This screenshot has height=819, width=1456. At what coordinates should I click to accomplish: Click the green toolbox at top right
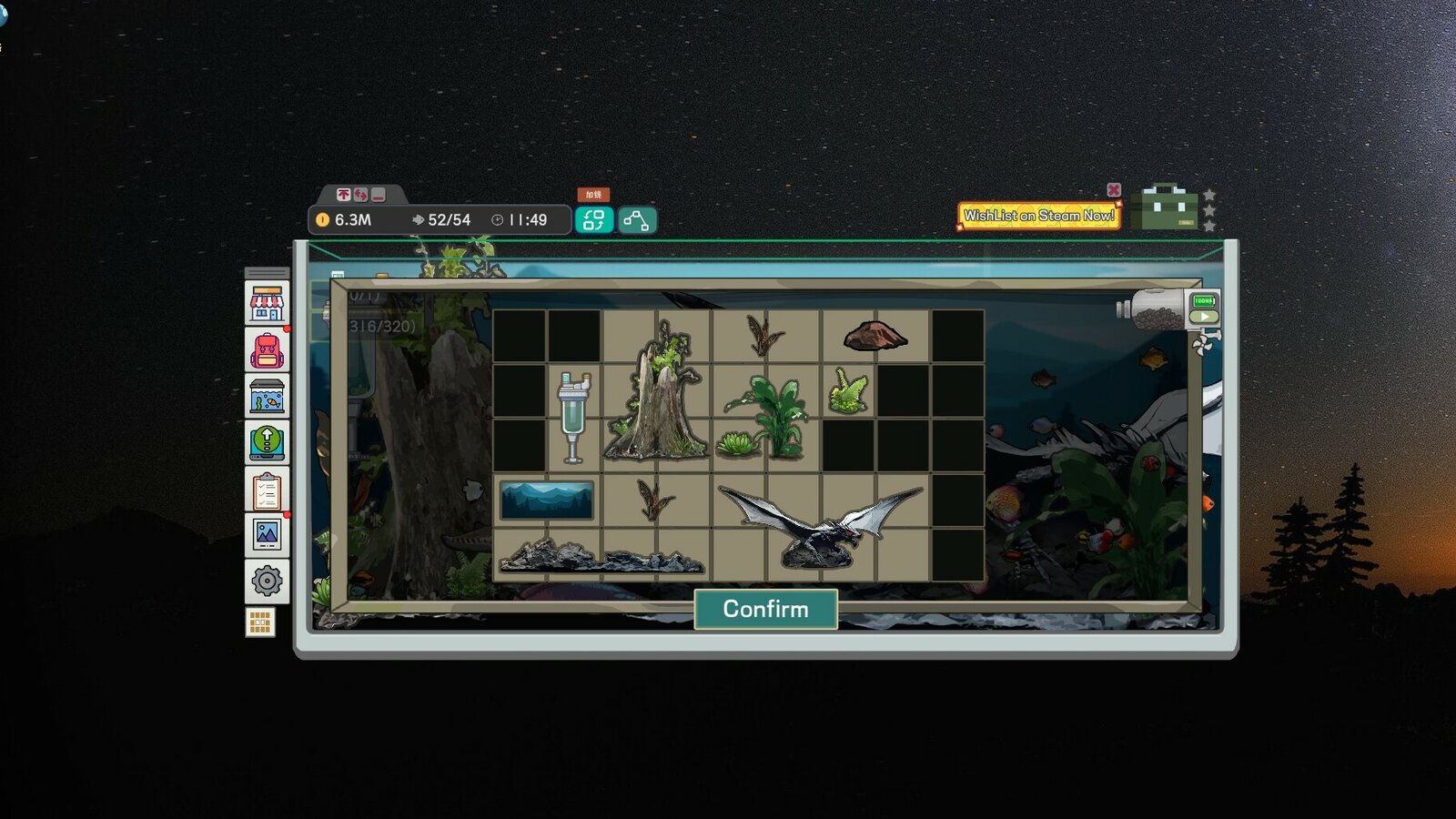coord(1168,207)
